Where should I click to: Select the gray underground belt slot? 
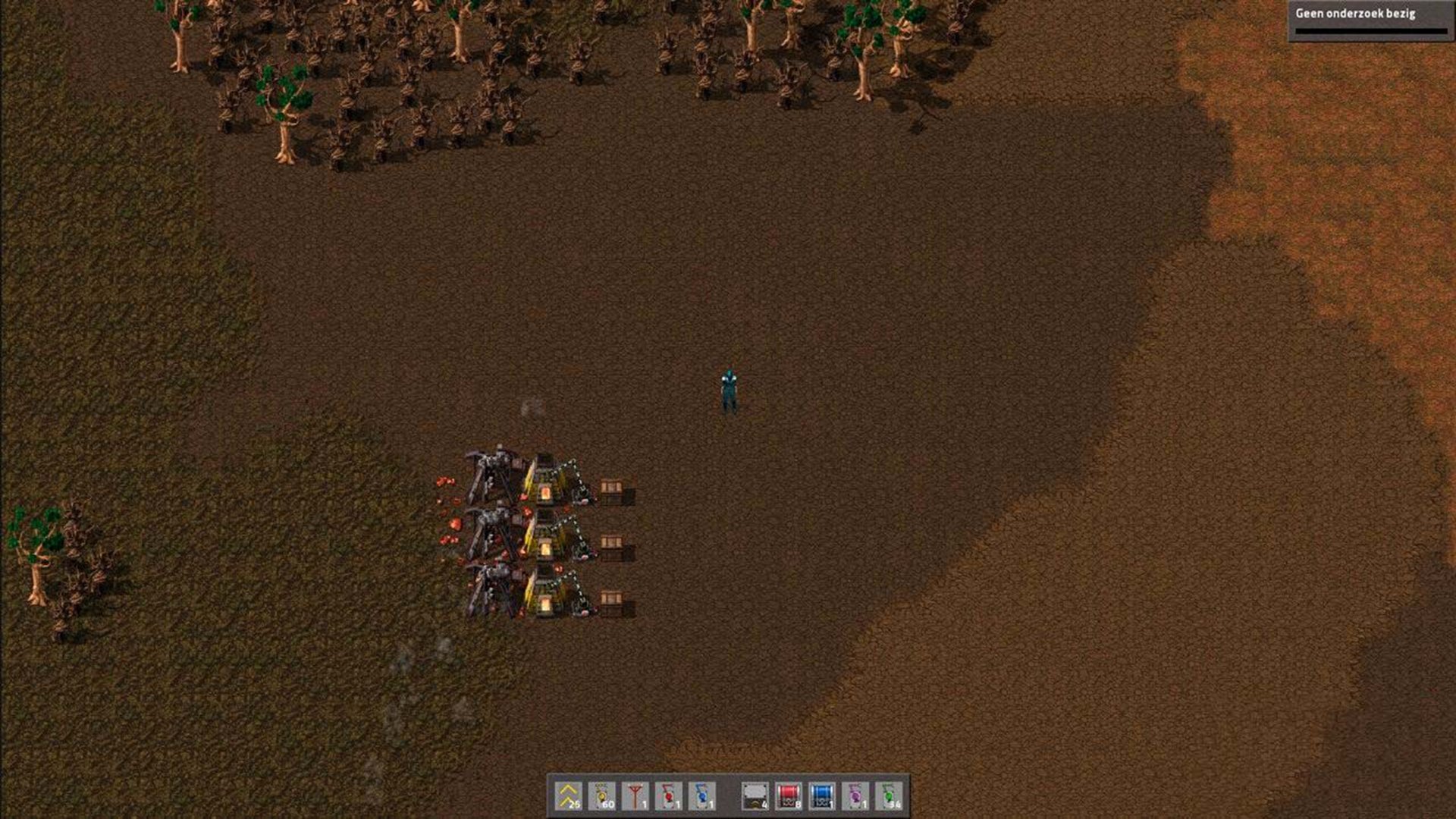(x=755, y=796)
